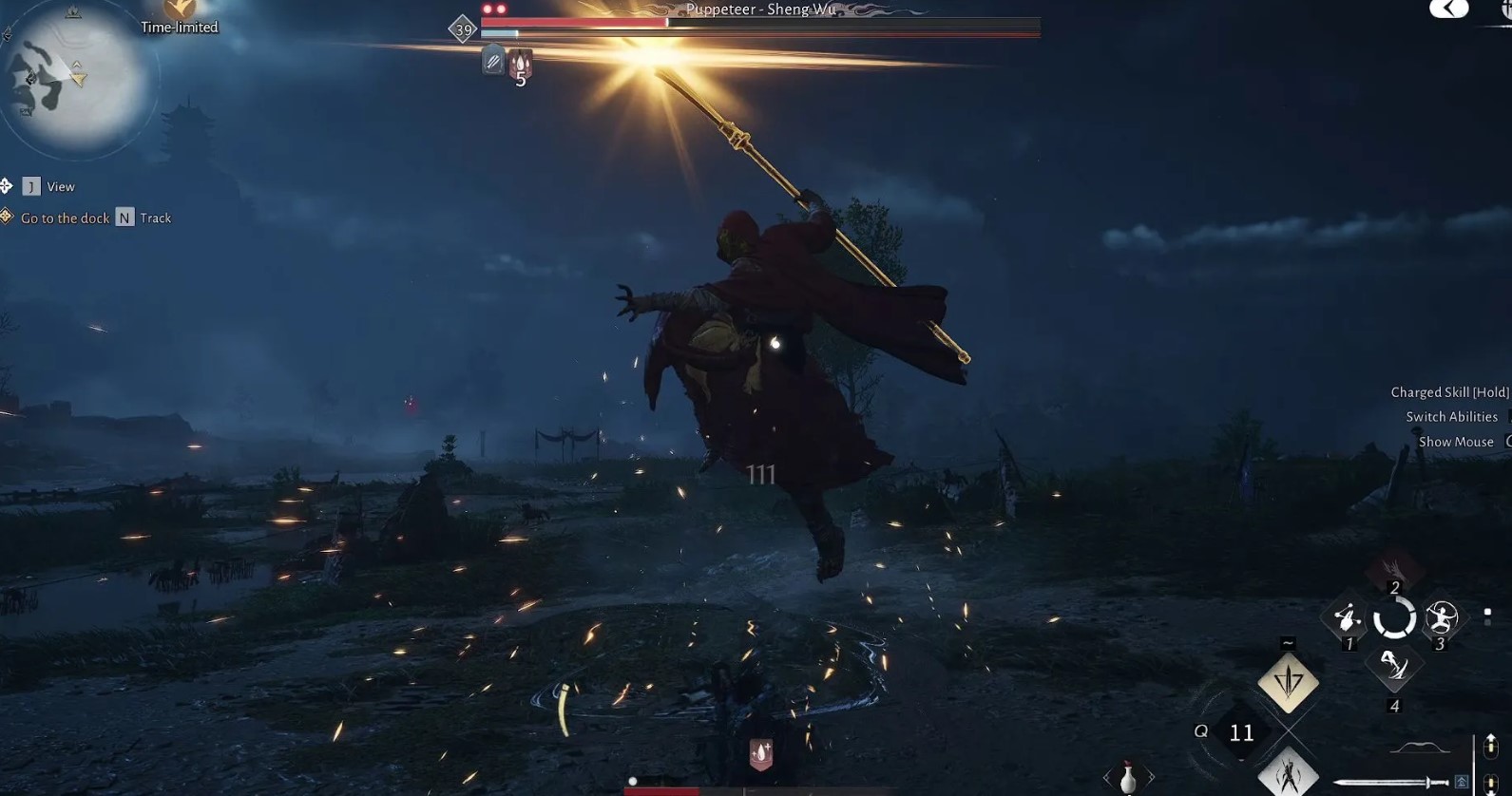Click the shield buff icon above health bar
The height and width of the screenshot is (796, 1512).
[x=760, y=753]
